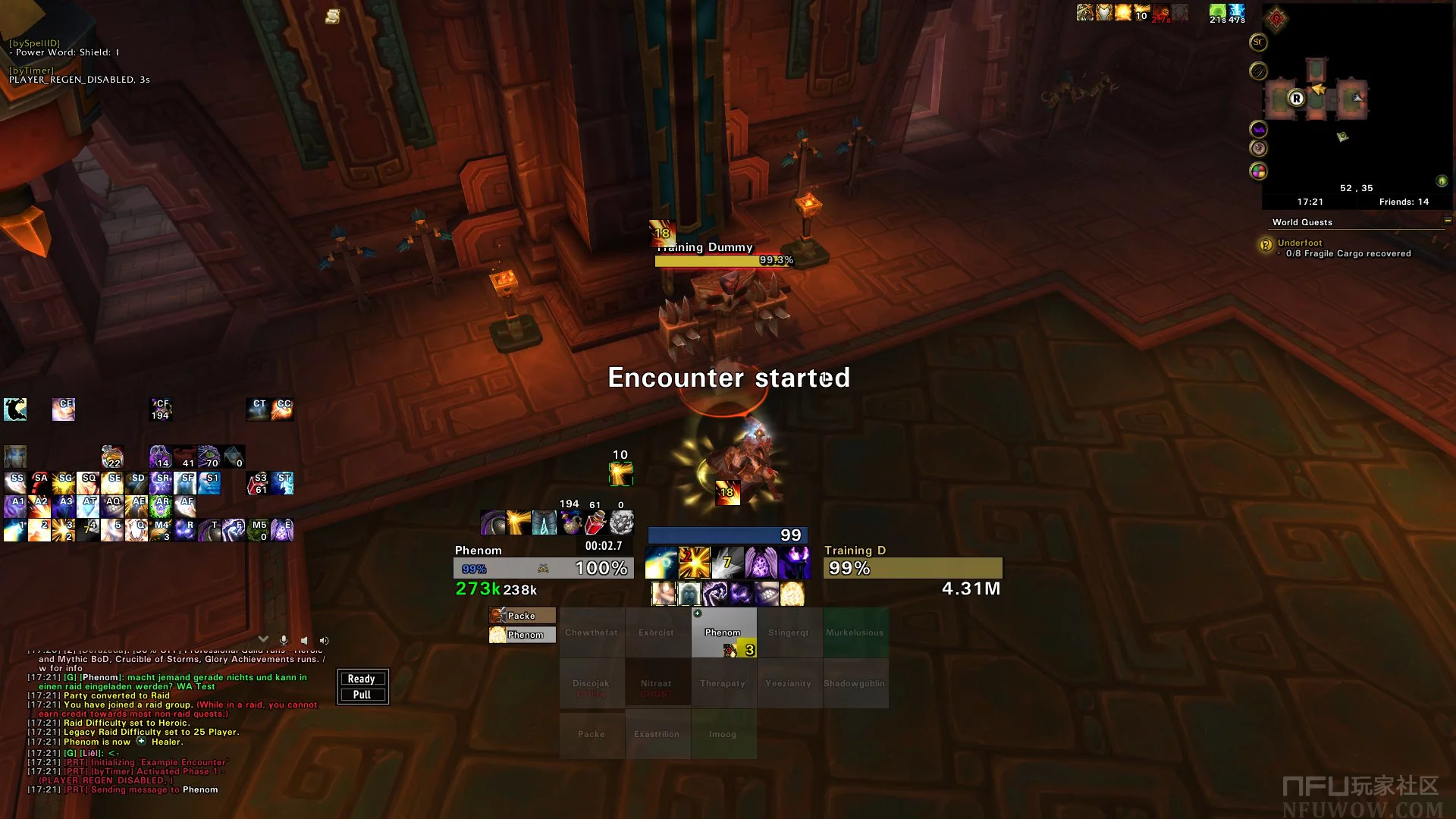
Task: Use the potion with 22 charges
Action: pos(112,457)
